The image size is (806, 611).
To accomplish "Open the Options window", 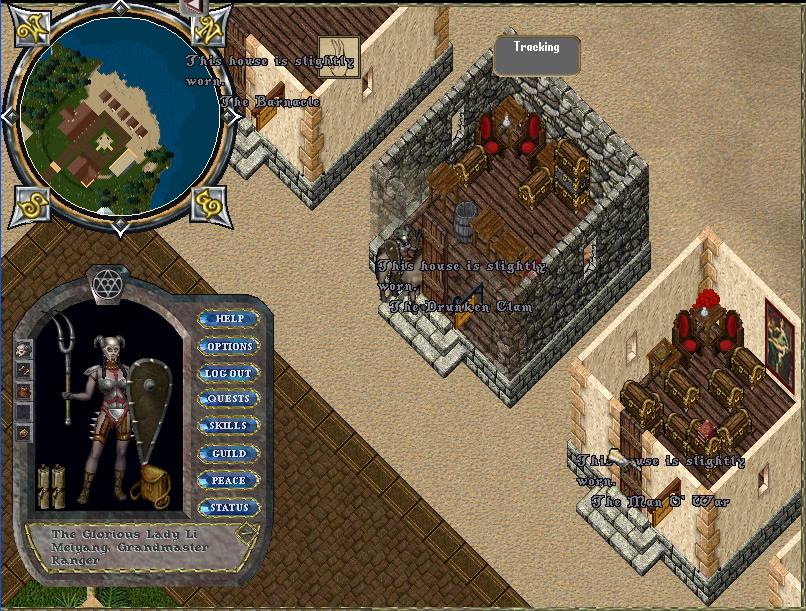I will pyautogui.click(x=229, y=346).
